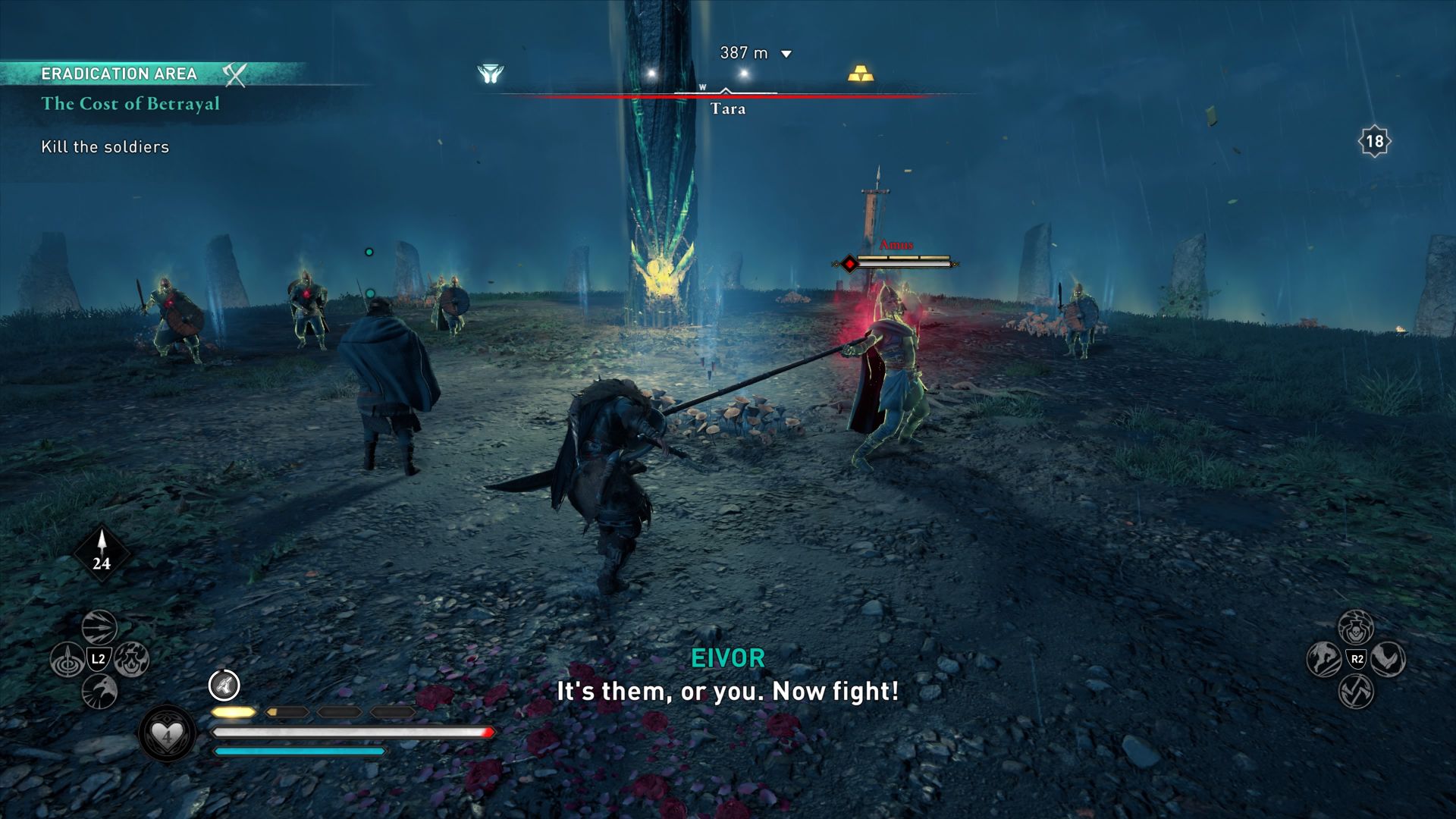Click the arrow volley ability at top of L2 wheel
The height and width of the screenshot is (819, 1456).
point(99,627)
